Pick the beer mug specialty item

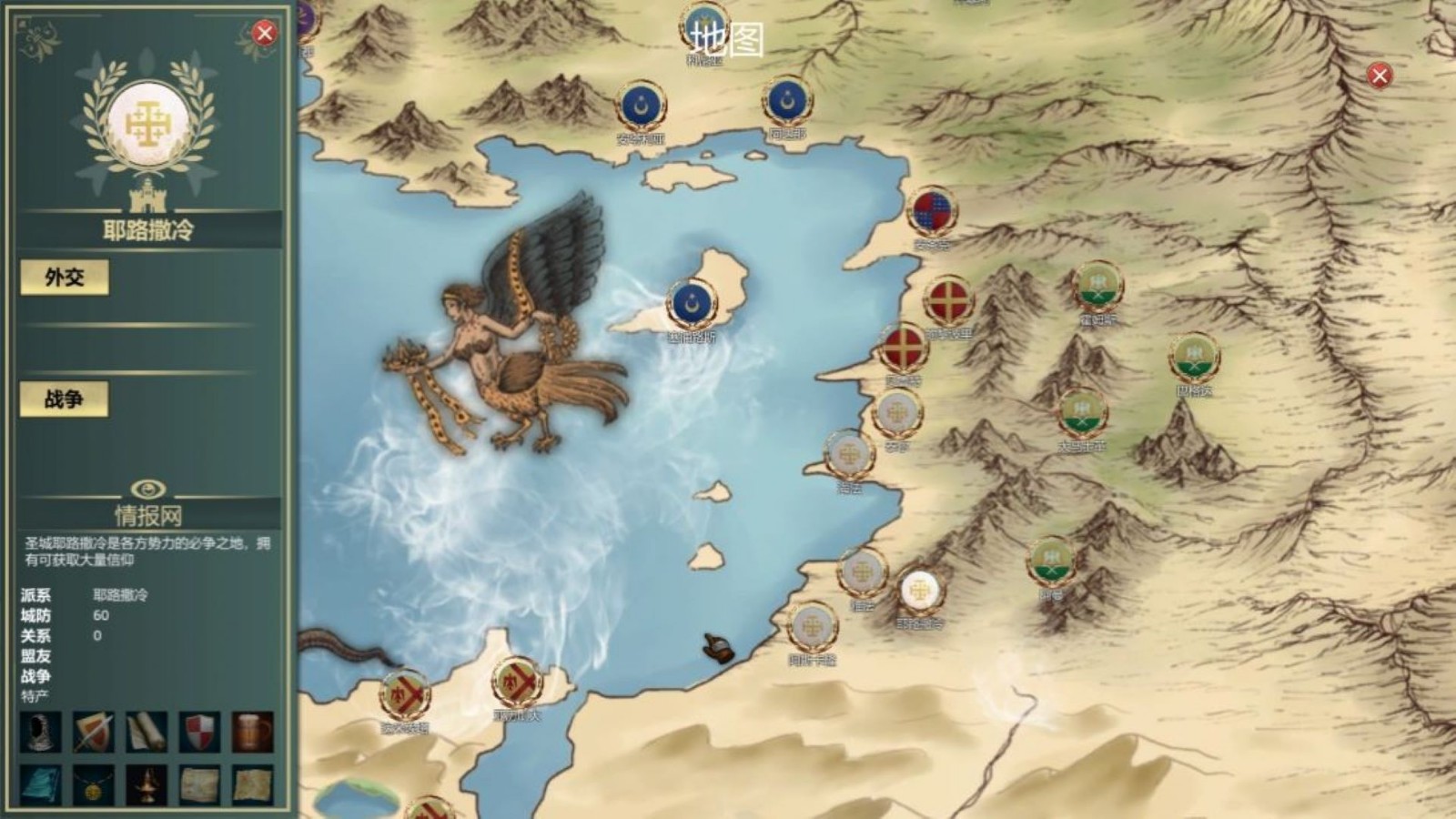(x=253, y=732)
